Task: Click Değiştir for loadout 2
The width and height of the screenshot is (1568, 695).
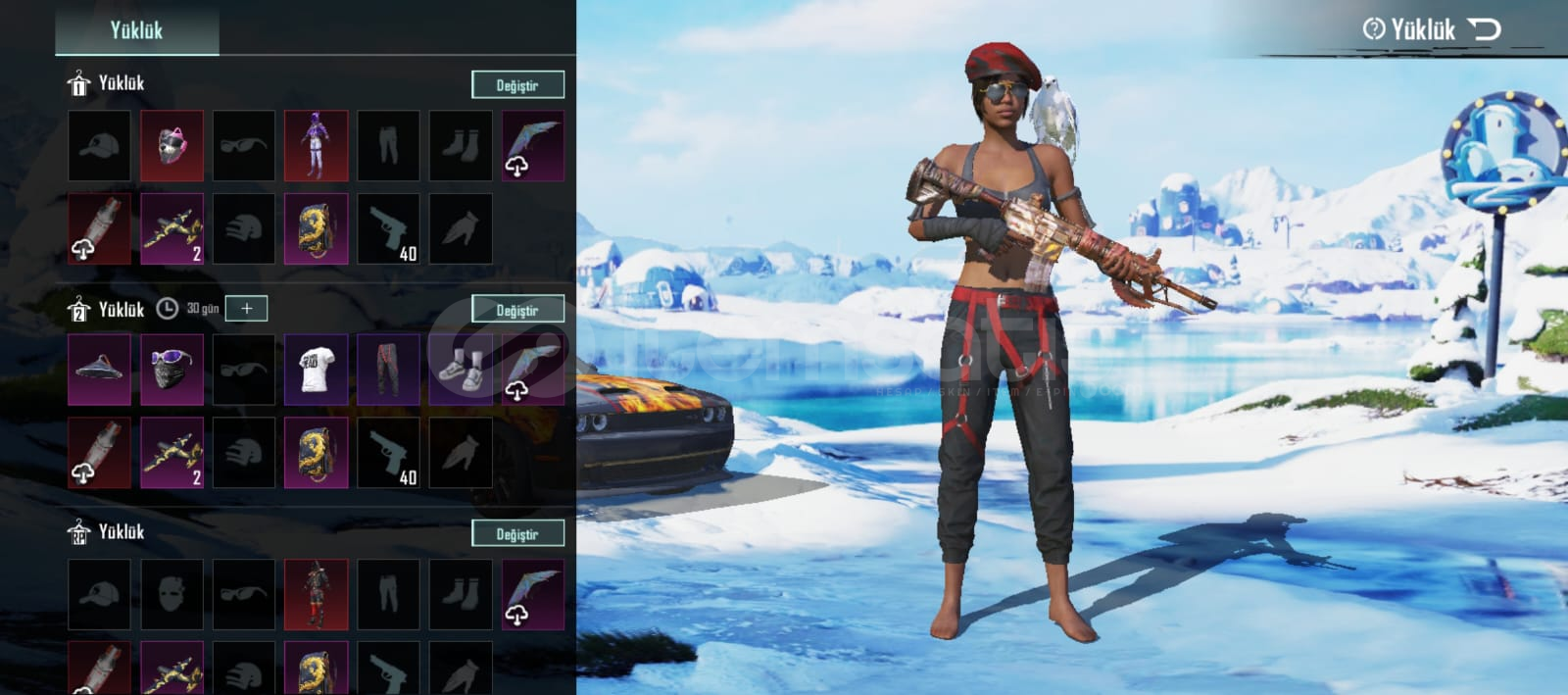Action: (x=517, y=310)
